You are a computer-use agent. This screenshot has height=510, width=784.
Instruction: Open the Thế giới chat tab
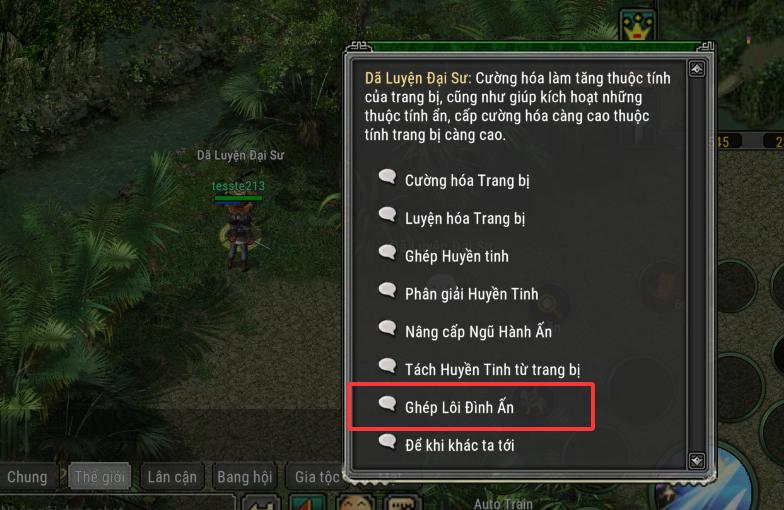coord(100,477)
